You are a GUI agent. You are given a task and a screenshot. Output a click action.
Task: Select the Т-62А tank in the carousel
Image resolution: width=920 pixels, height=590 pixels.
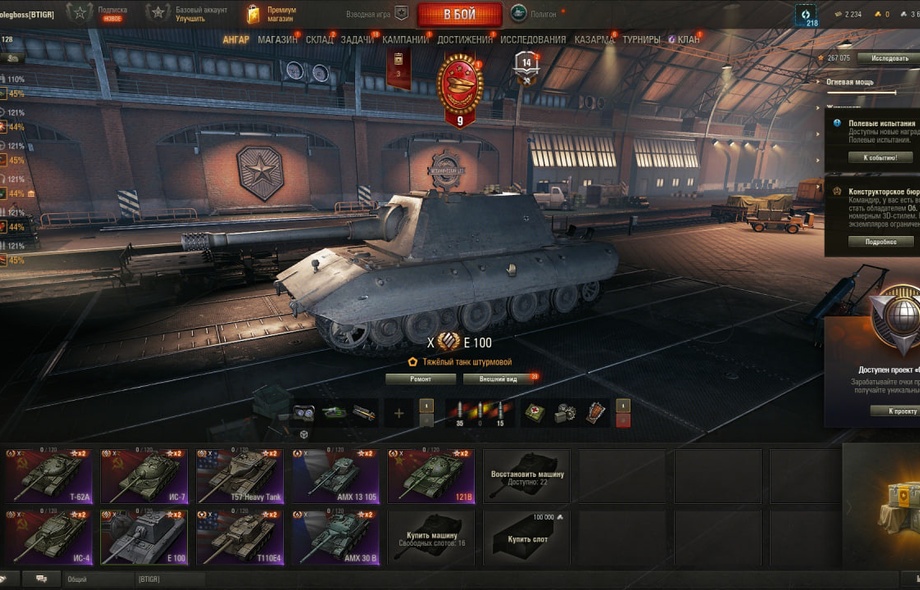click(x=48, y=476)
